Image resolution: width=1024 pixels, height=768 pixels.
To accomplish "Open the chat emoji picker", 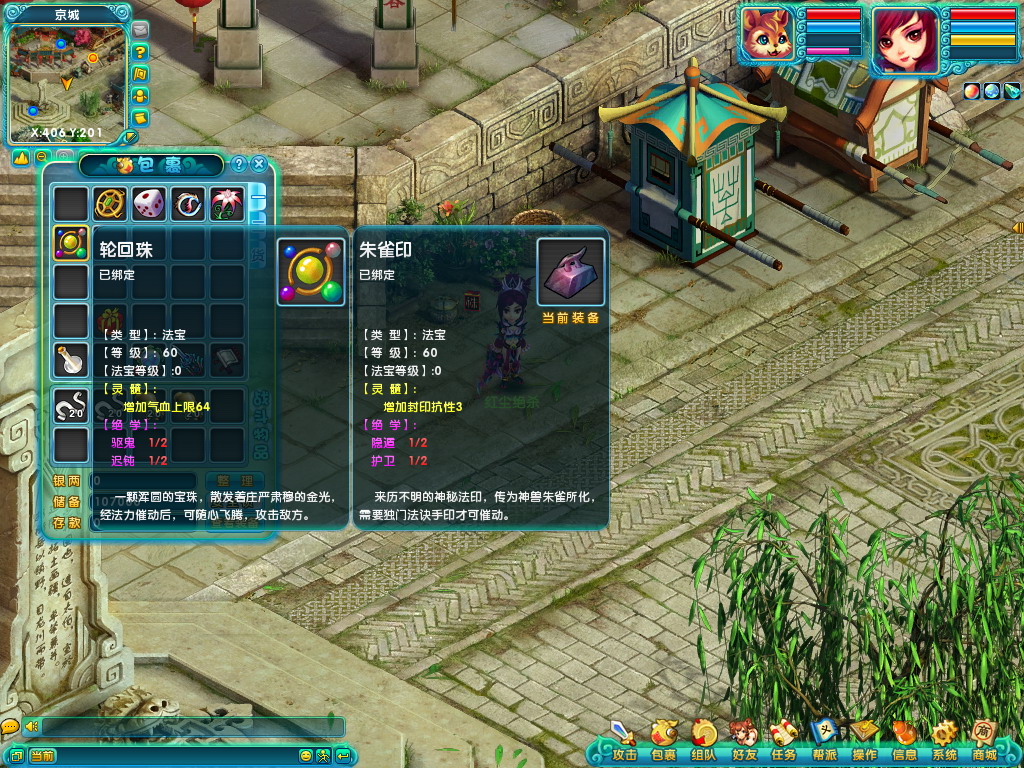I will pyautogui.click(x=306, y=755).
